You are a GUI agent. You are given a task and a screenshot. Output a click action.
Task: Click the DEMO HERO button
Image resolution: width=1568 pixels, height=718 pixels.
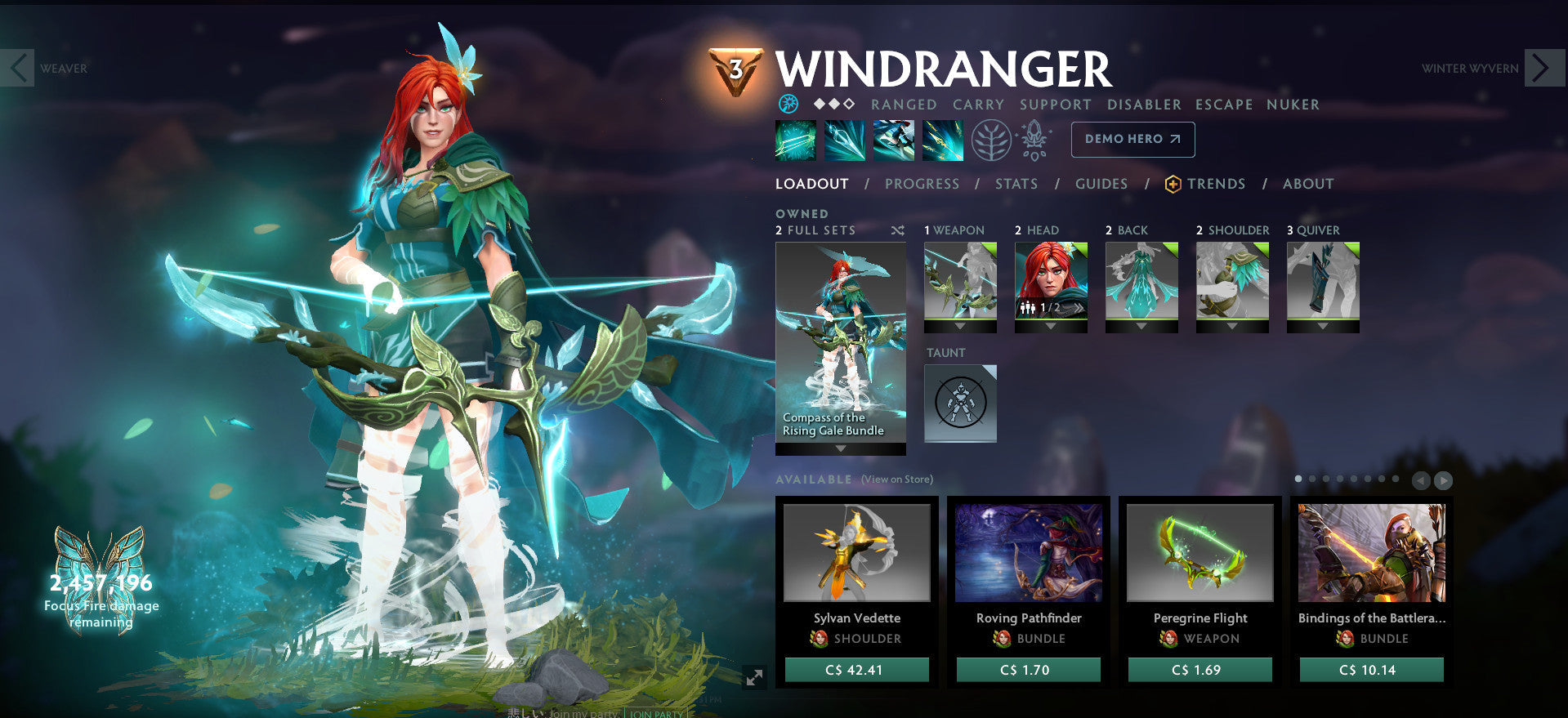[1132, 139]
